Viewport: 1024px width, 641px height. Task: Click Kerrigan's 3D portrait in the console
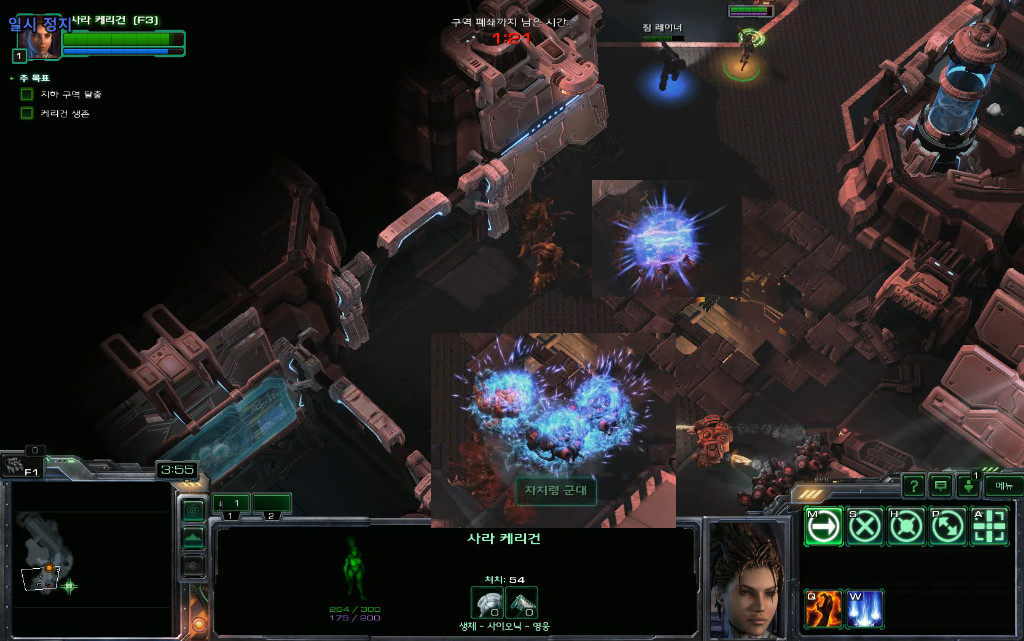pyautogui.click(x=747, y=578)
